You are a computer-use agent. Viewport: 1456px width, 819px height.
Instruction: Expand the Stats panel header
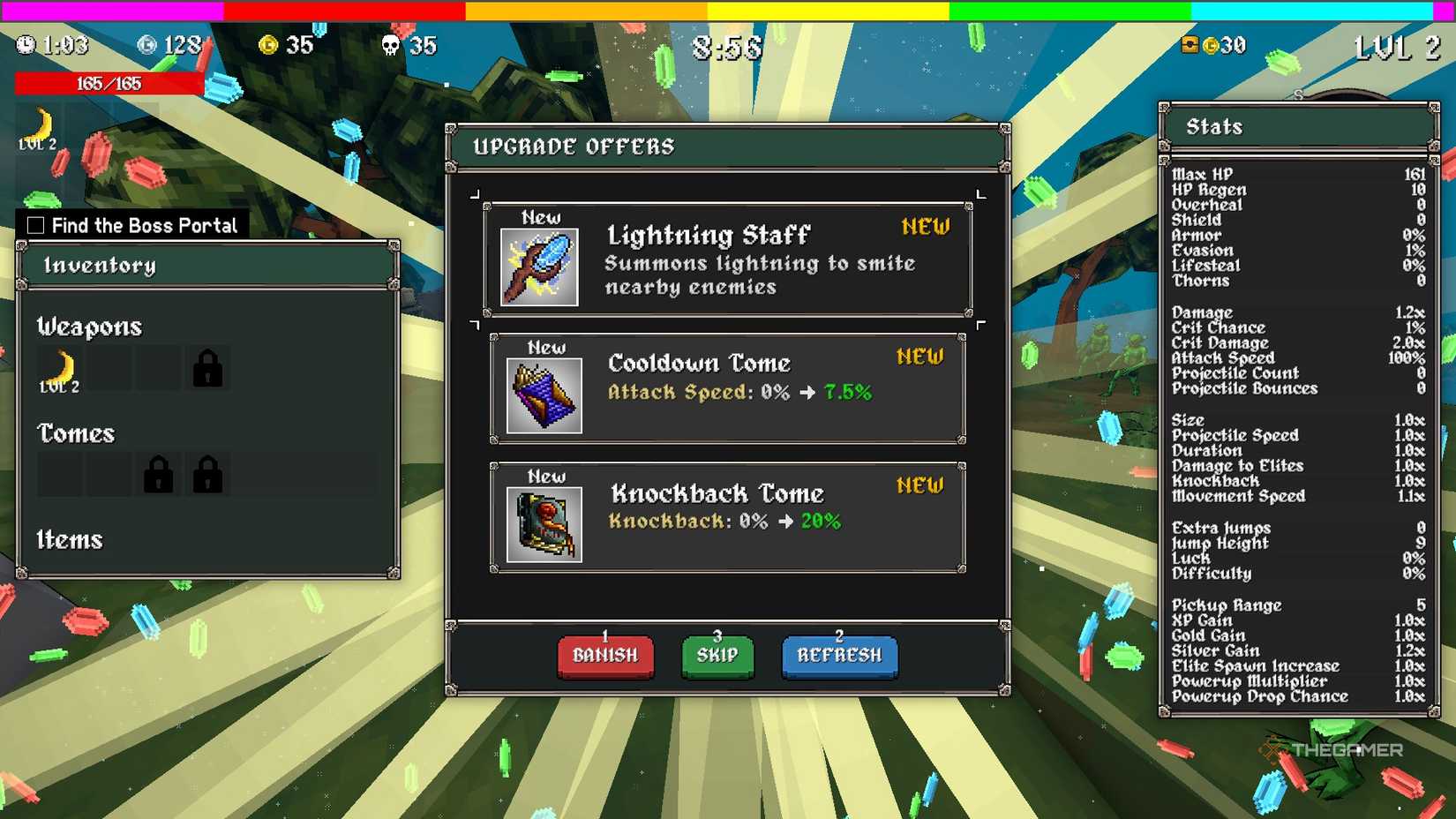coord(1215,127)
